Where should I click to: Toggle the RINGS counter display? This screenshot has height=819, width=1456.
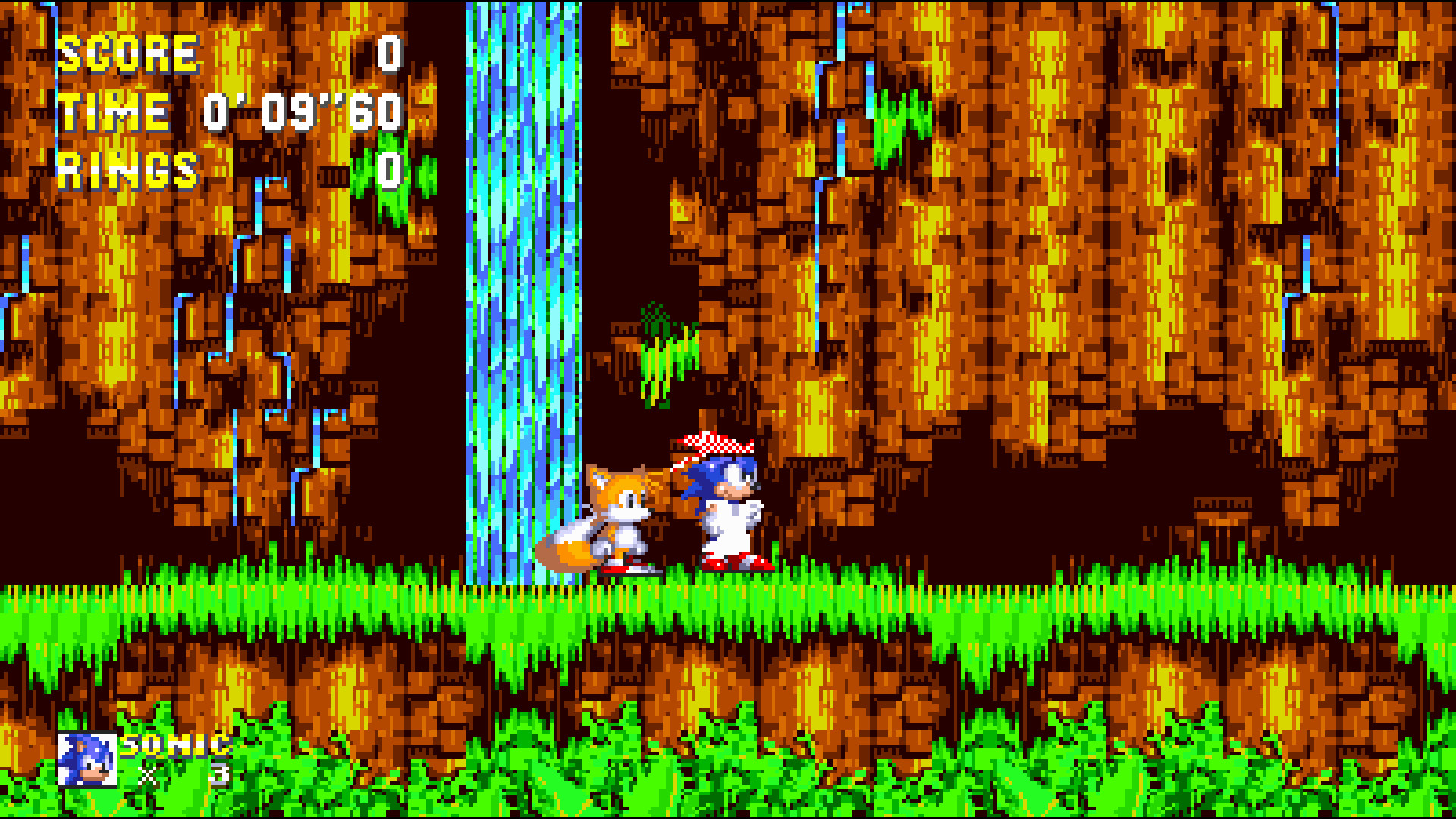pyautogui.click(x=129, y=171)
